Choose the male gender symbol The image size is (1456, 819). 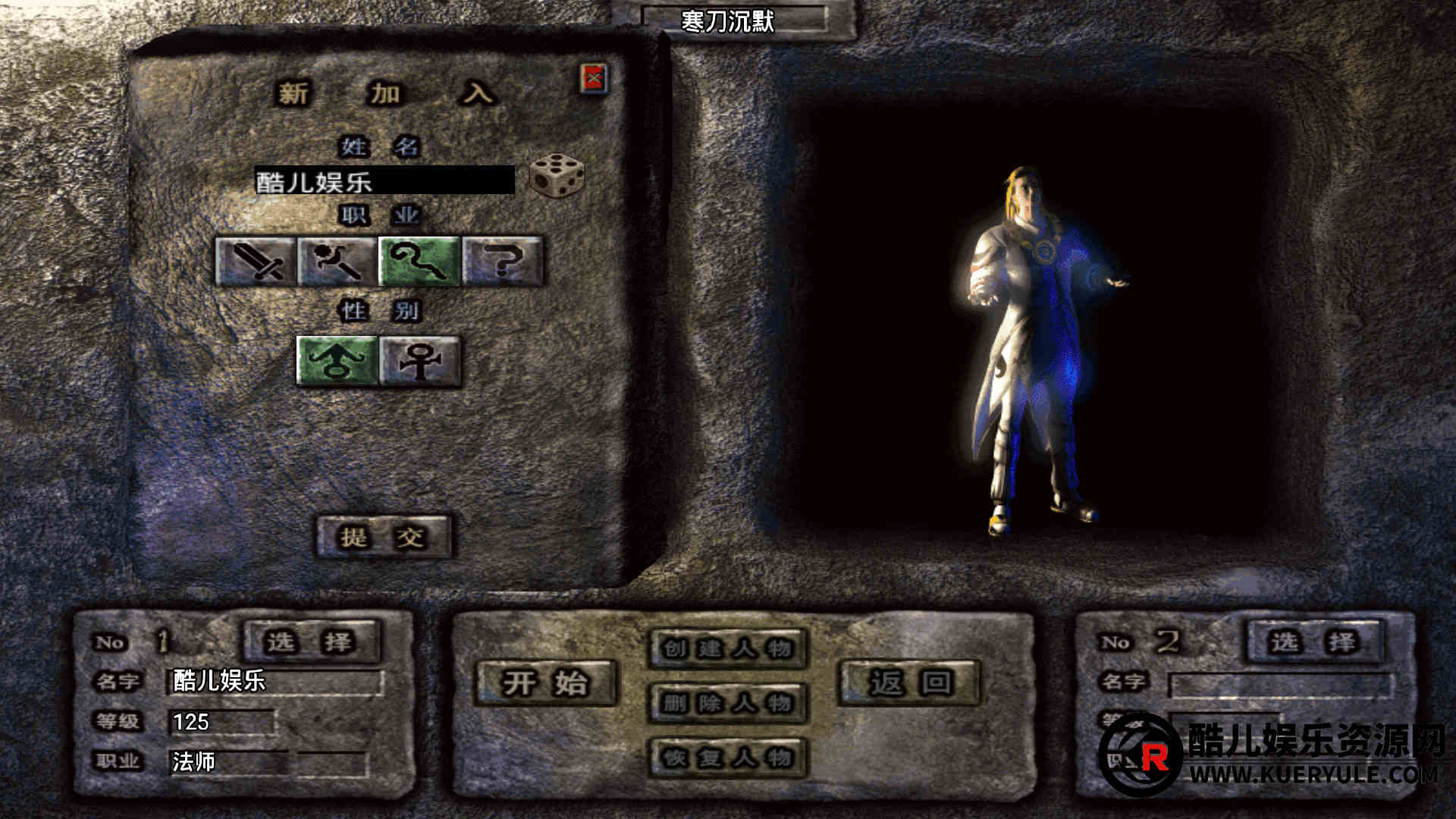pyautogui.click(x=337, y=361)
